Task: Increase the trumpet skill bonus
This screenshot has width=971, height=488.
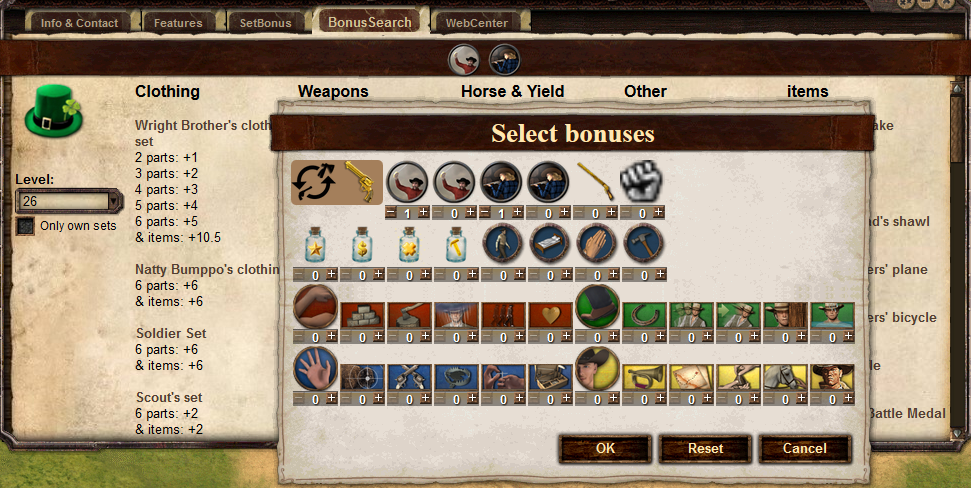Action: [x=660, y=399]
